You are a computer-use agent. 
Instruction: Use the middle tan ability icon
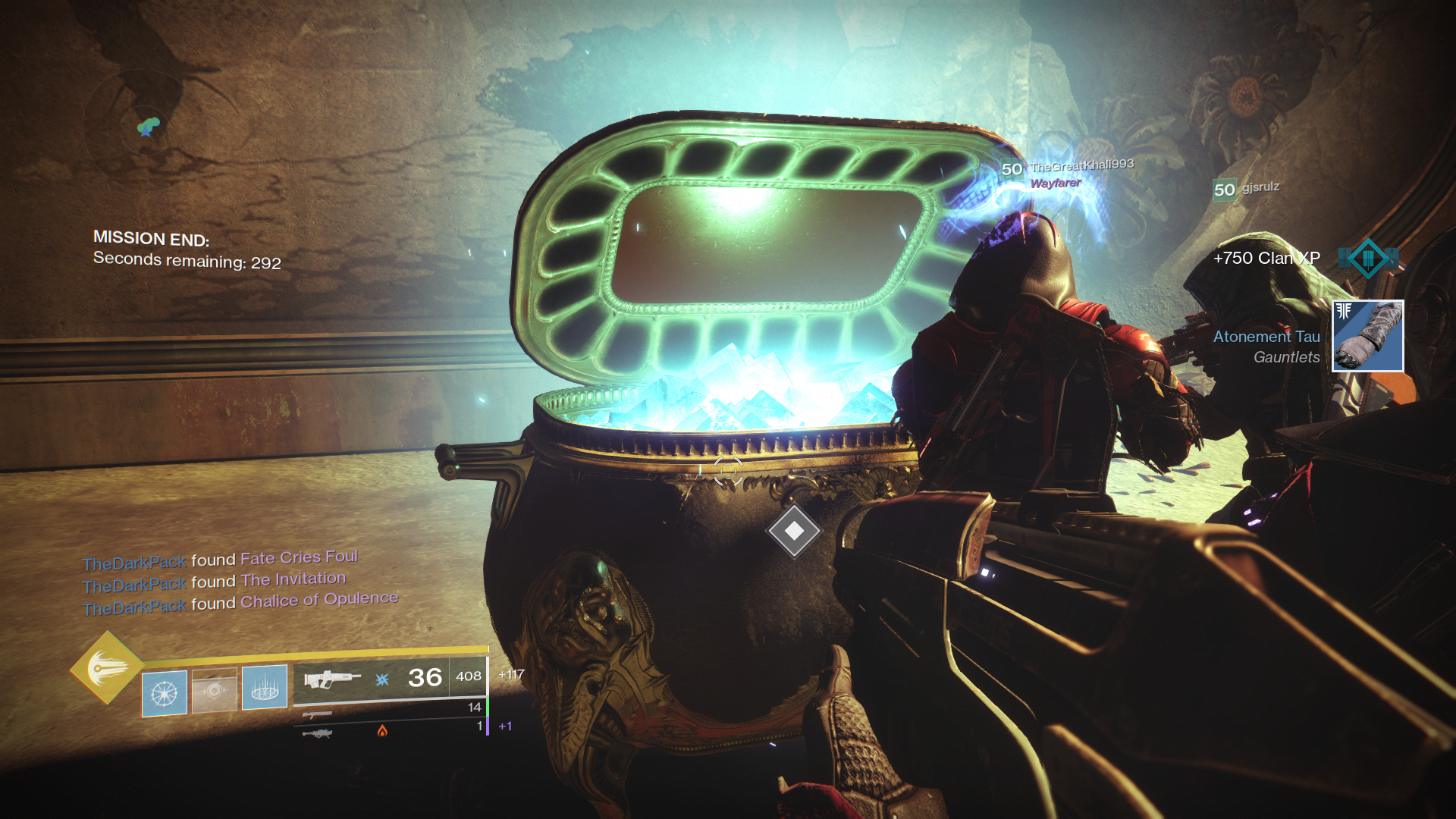[x=215, y=690]
